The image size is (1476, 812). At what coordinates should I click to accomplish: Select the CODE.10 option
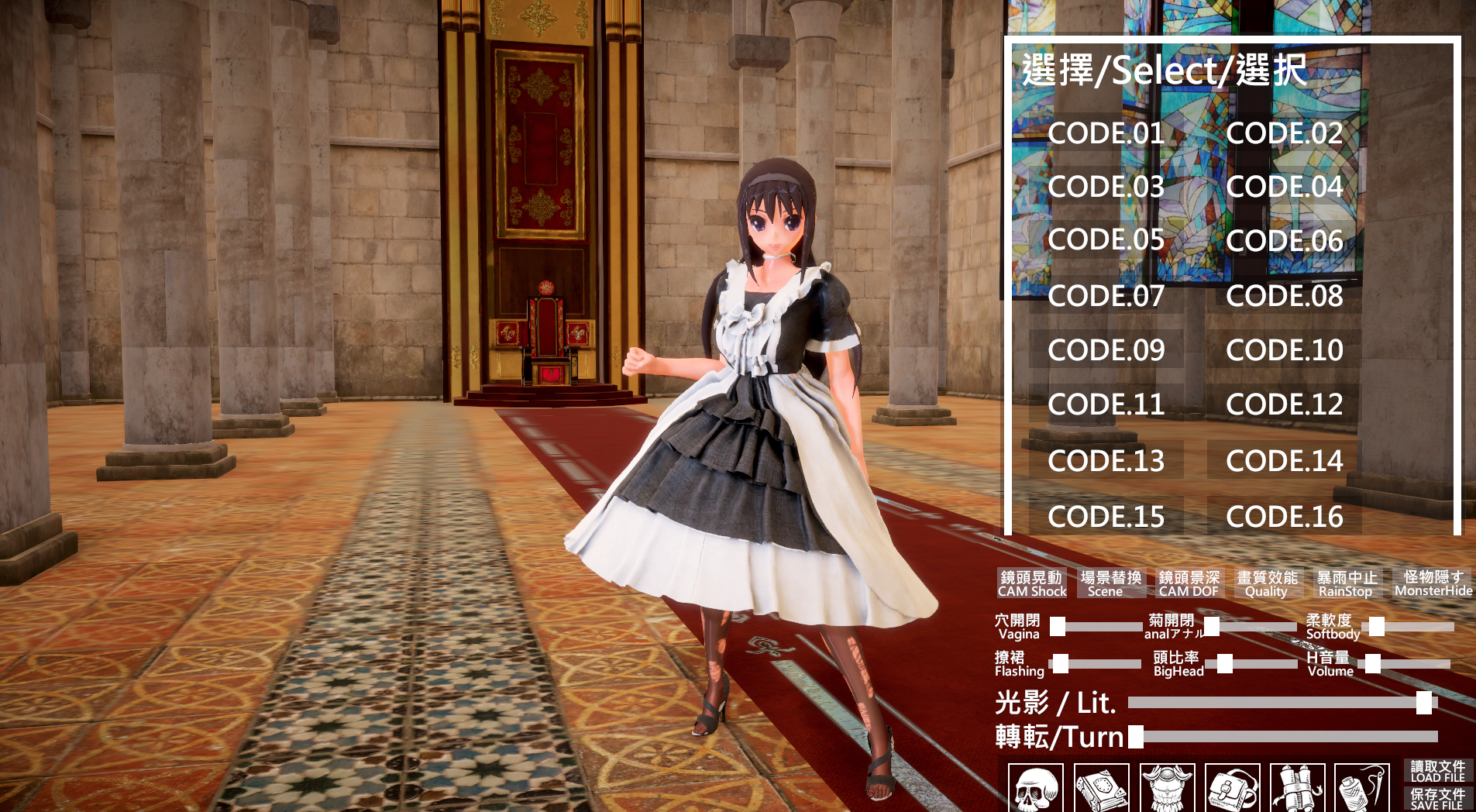coord(1284,350)
